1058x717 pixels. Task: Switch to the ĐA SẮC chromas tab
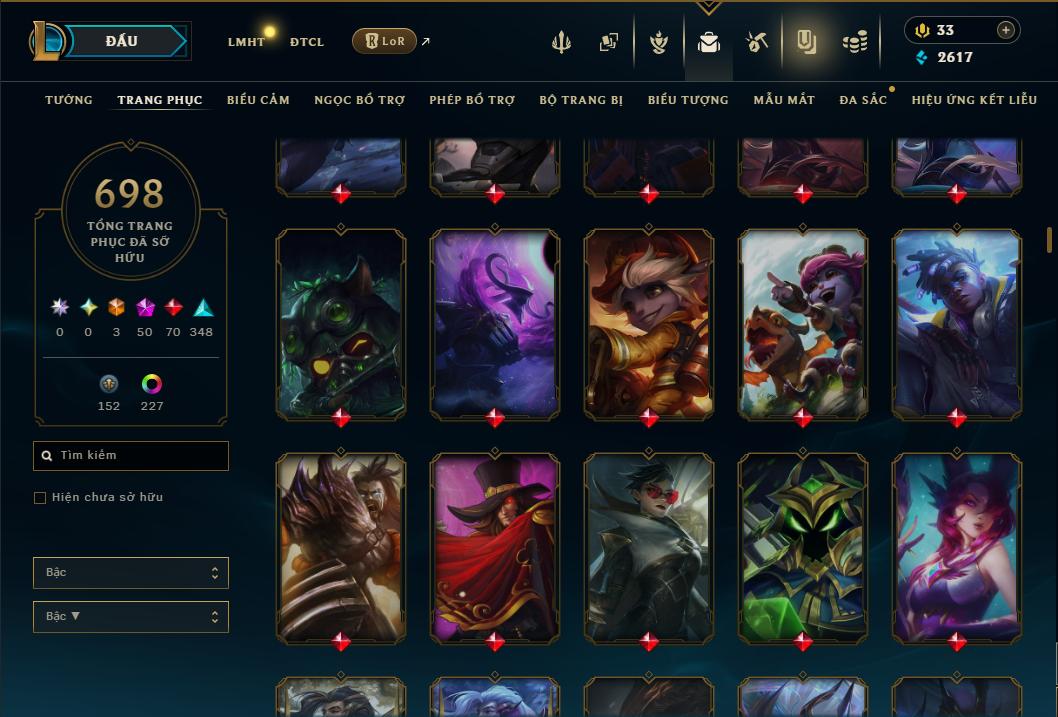click(x=863, y=100)
